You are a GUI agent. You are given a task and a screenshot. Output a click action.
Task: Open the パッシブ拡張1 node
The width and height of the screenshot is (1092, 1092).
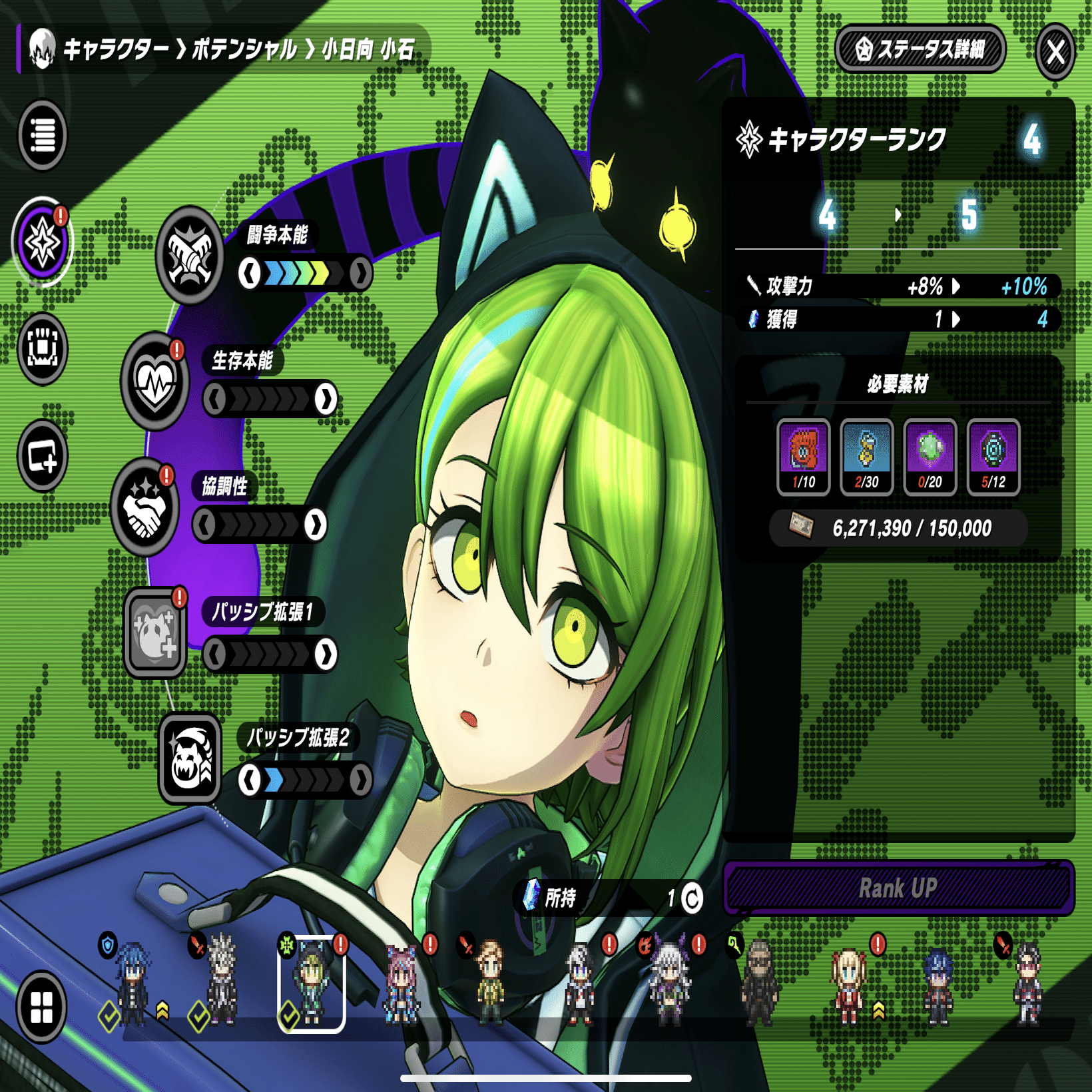coord(155,633)
